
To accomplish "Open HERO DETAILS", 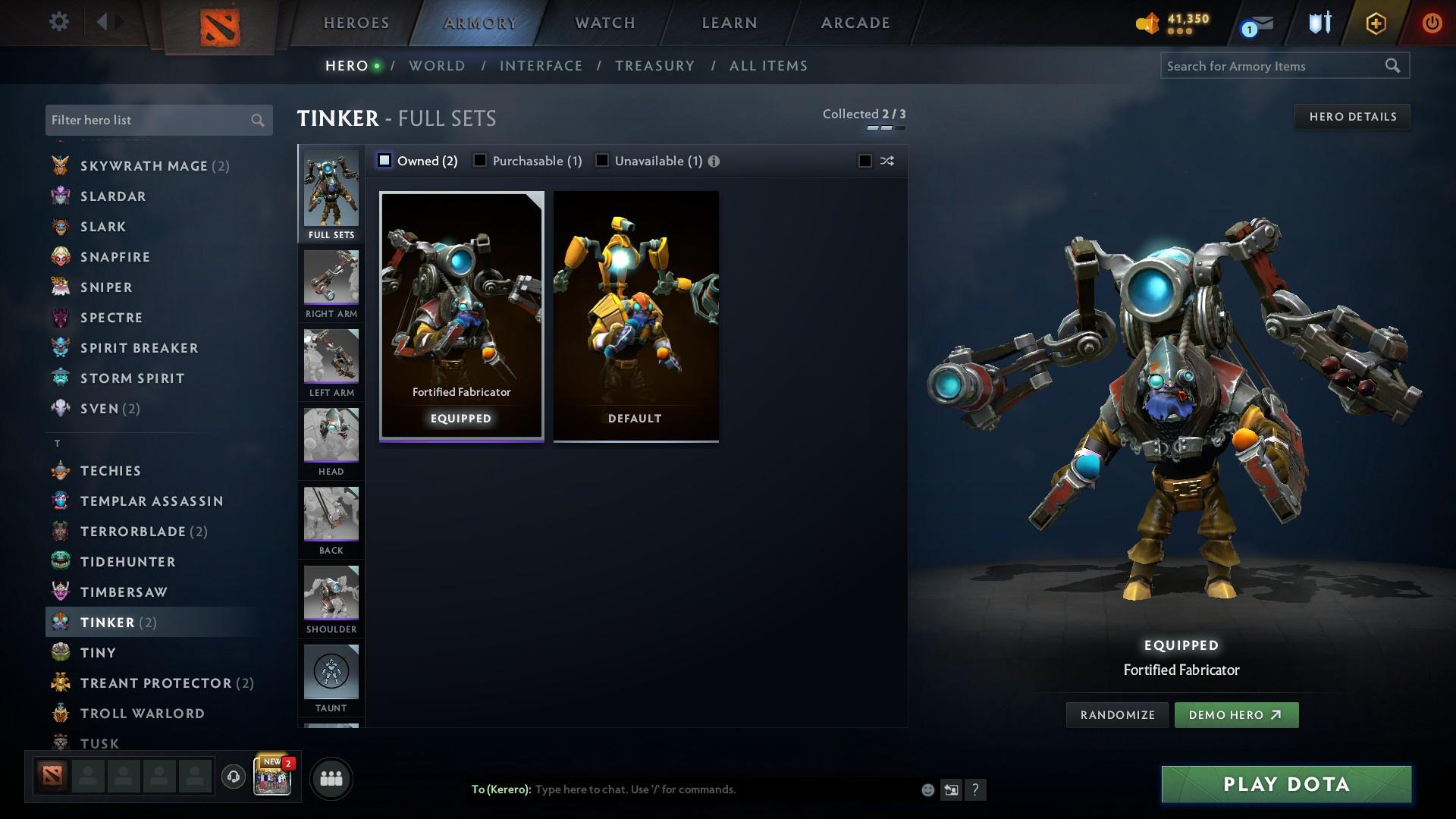I will [1352, 116].
